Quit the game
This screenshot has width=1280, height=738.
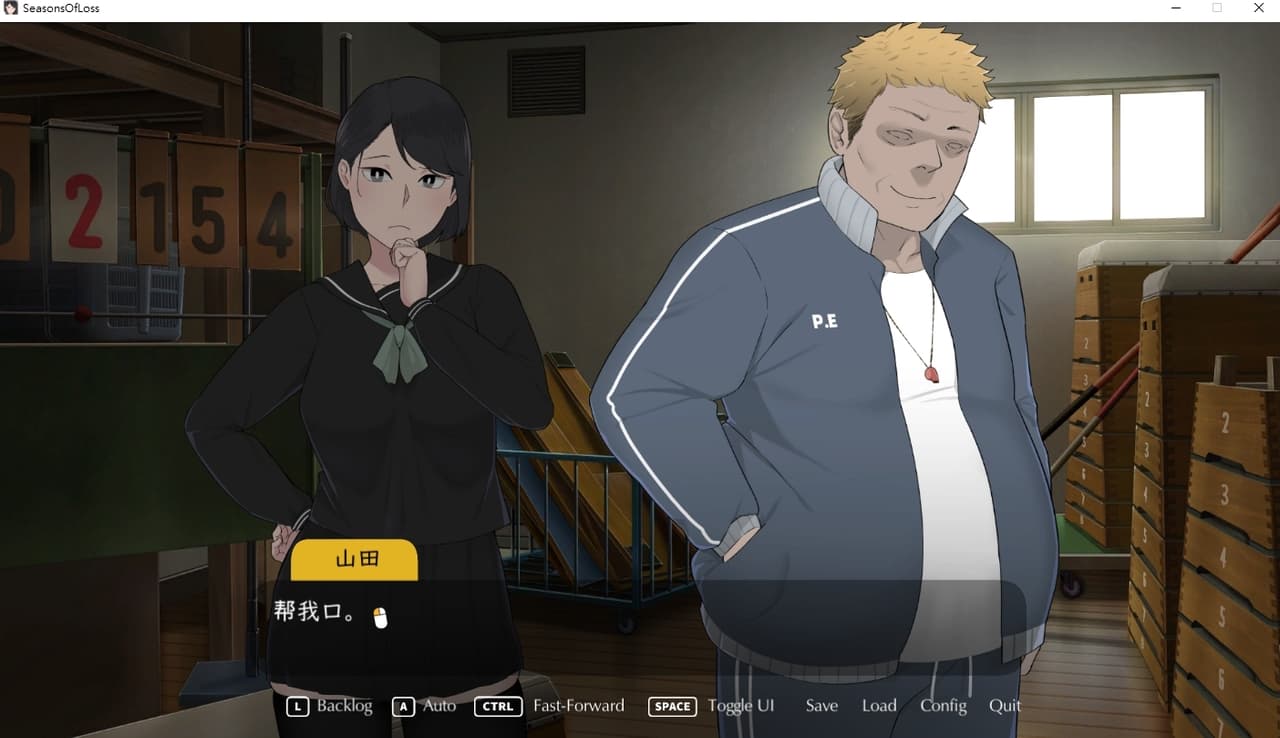(1005, 706)
